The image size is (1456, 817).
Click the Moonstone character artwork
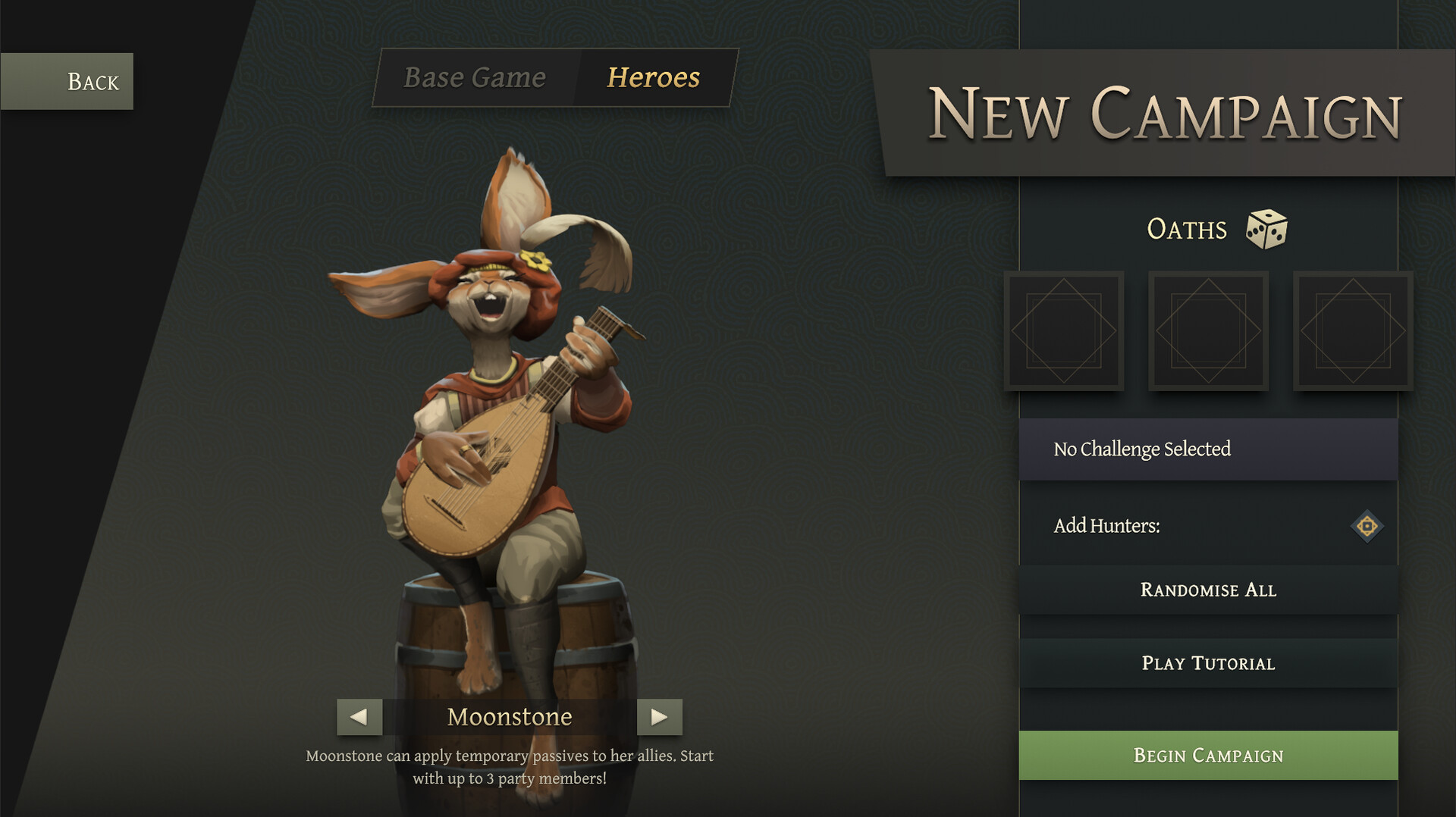[493, 417]
